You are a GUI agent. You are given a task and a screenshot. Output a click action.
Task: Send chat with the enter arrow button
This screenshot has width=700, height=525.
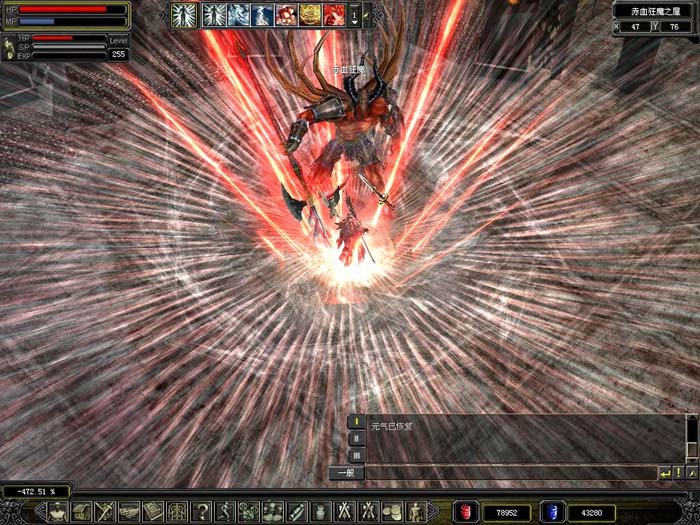[x=664, y=472]
